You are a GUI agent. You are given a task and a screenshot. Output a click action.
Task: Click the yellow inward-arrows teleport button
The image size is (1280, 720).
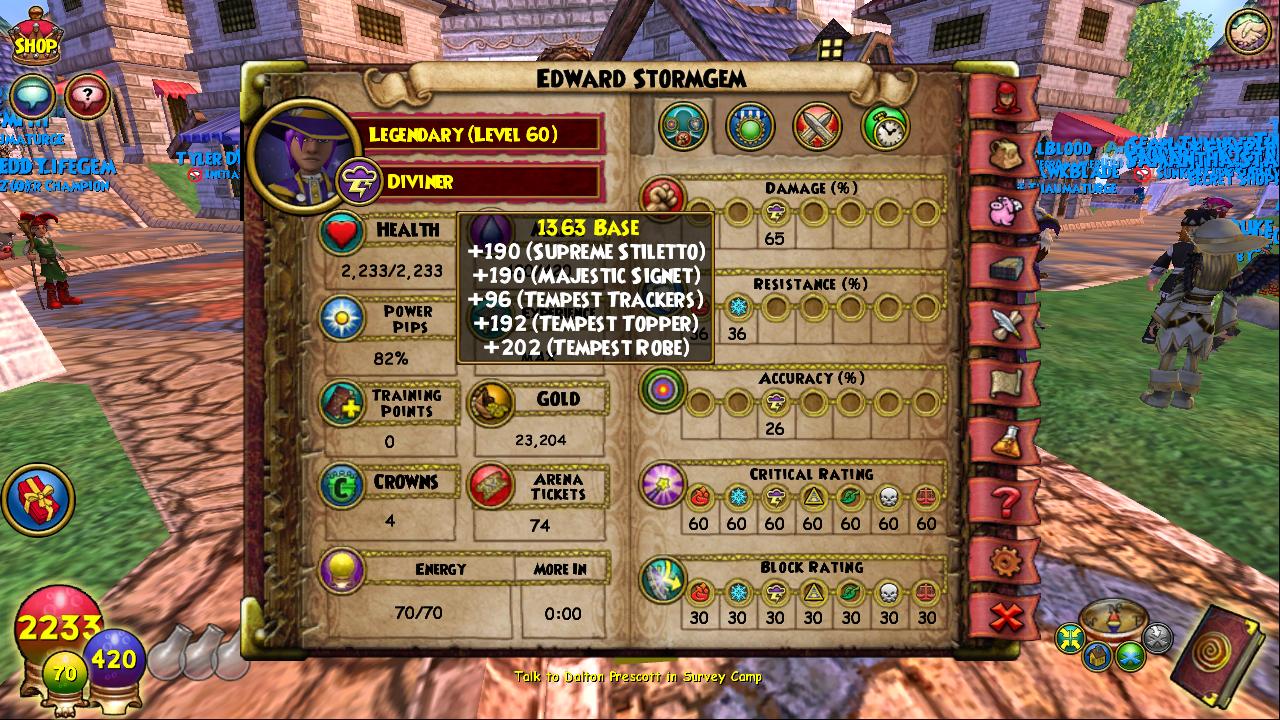tap(1071, 637)
